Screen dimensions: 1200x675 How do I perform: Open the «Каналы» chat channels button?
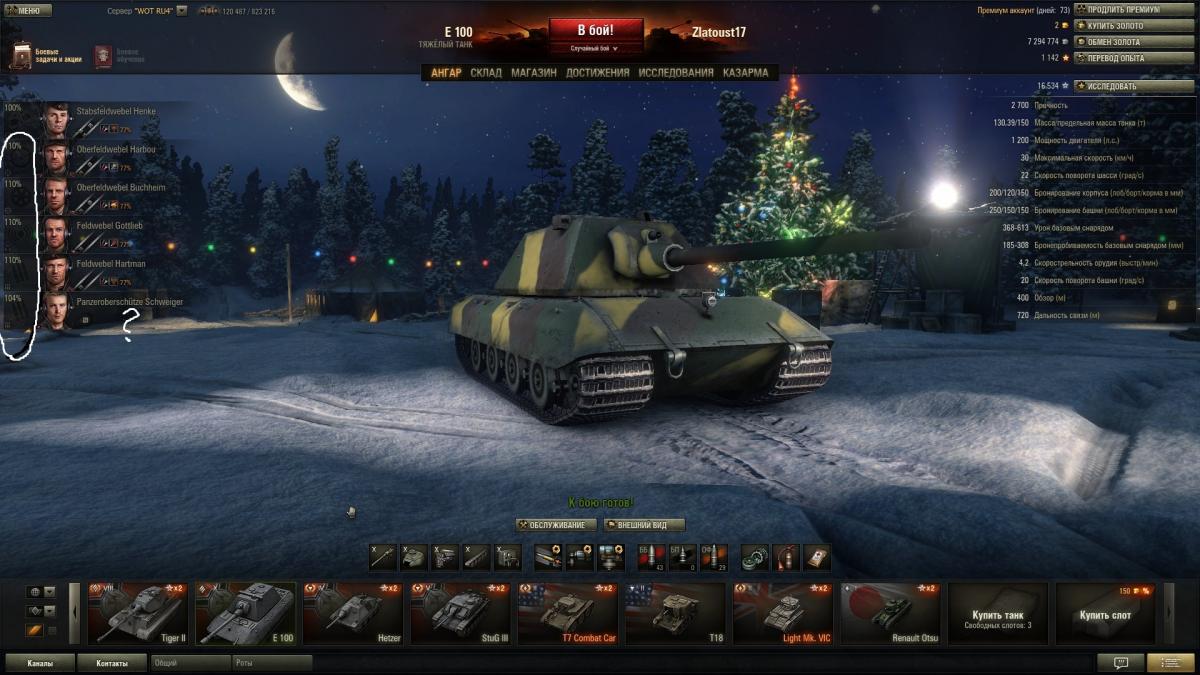pyautogui.click(x=40, y=663)
